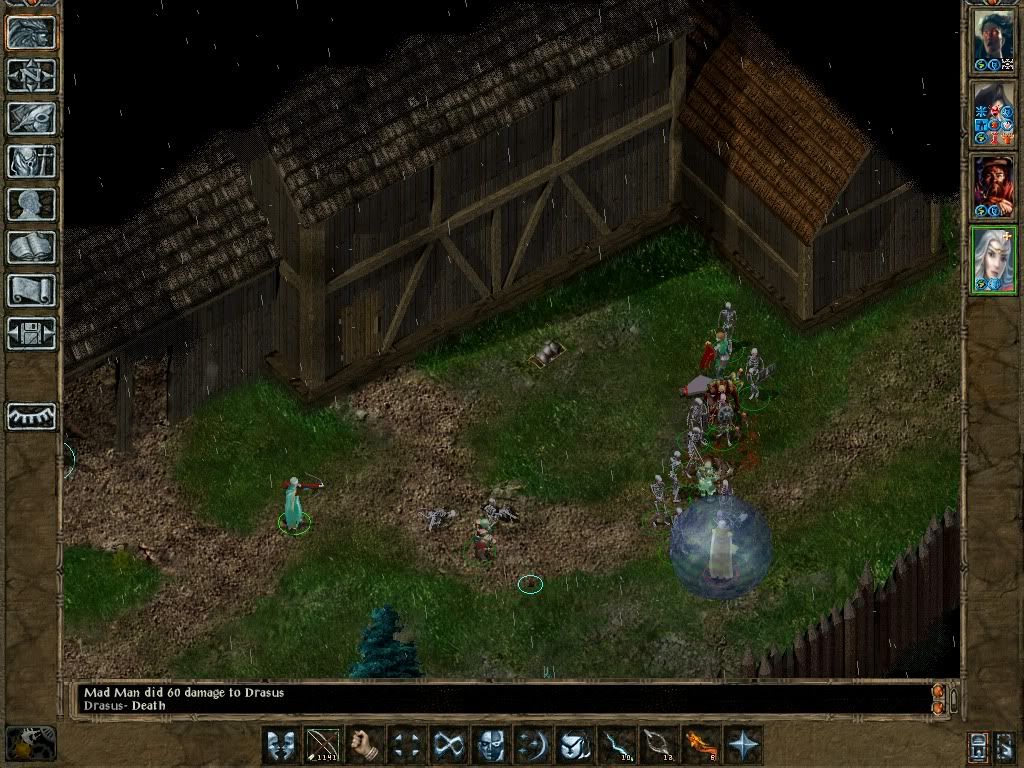Select the red-hooded bearded dwarf portrait

(x=993, y=187)
